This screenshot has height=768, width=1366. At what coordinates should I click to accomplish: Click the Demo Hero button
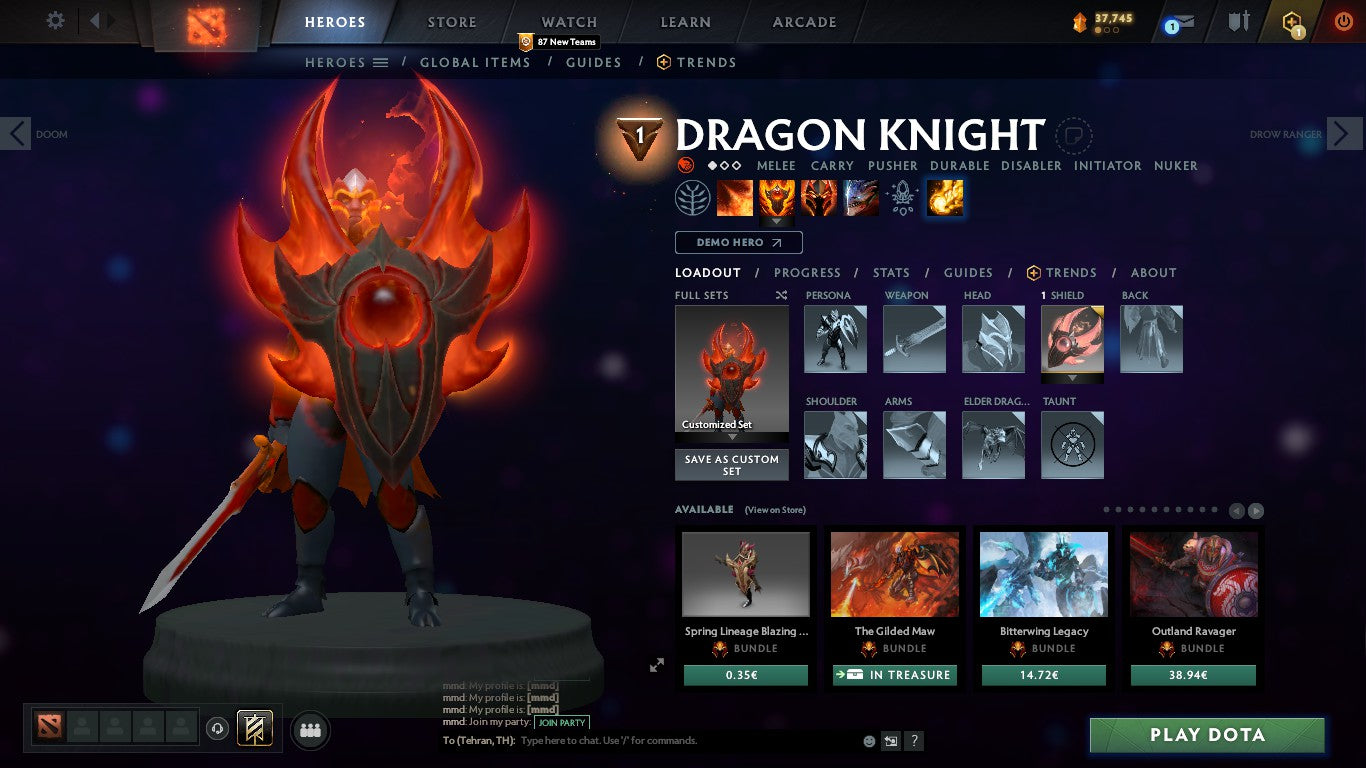point(738,242)
